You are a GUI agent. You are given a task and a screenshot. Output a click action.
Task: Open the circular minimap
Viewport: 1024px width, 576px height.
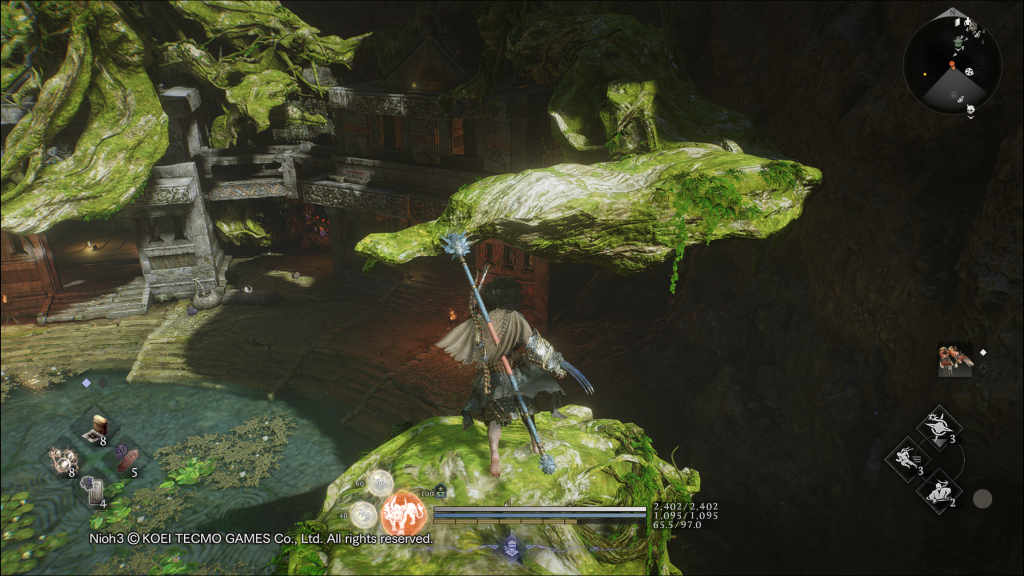[952, 66]
